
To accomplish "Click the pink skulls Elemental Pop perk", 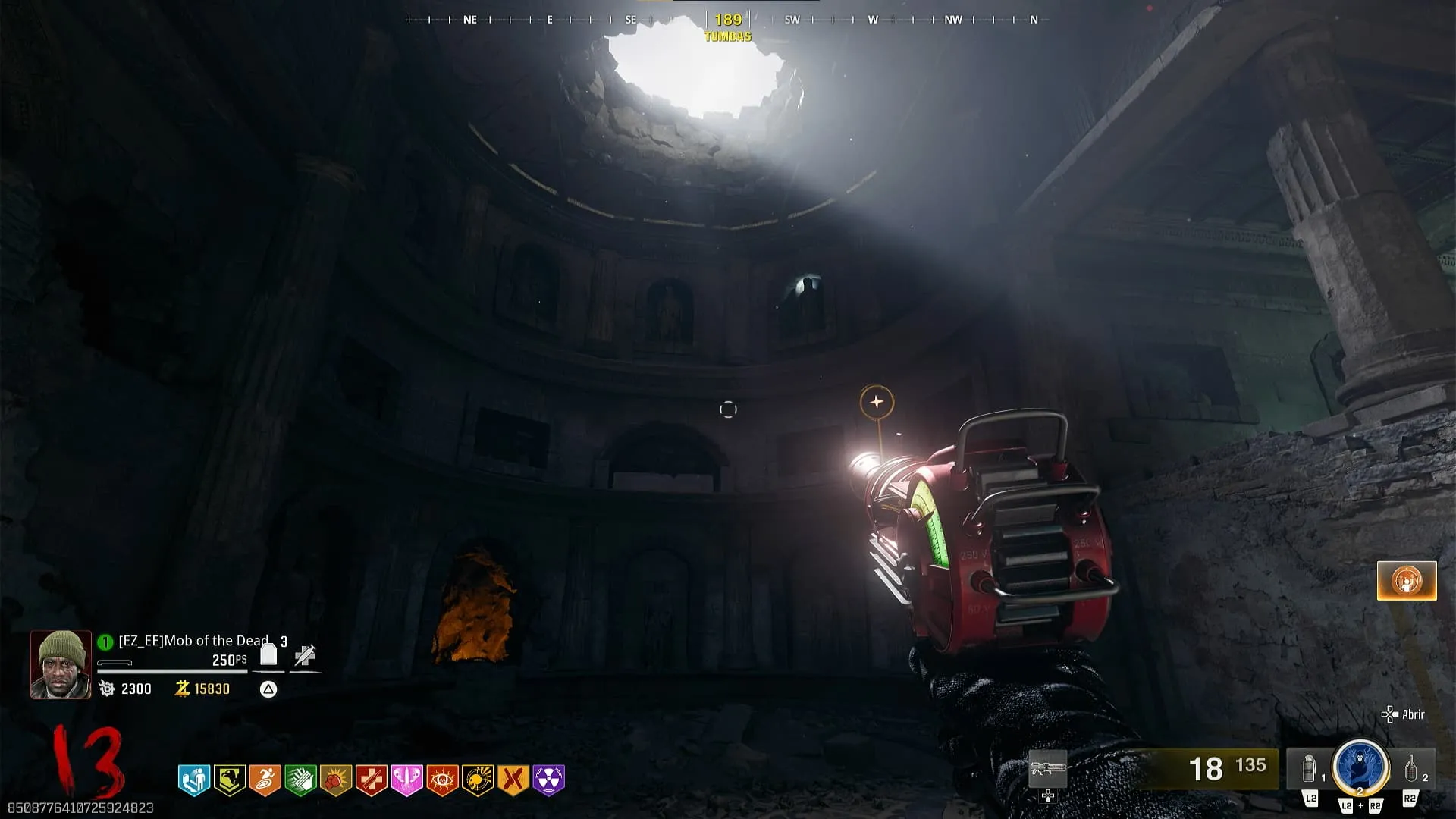I will (406, 780).
